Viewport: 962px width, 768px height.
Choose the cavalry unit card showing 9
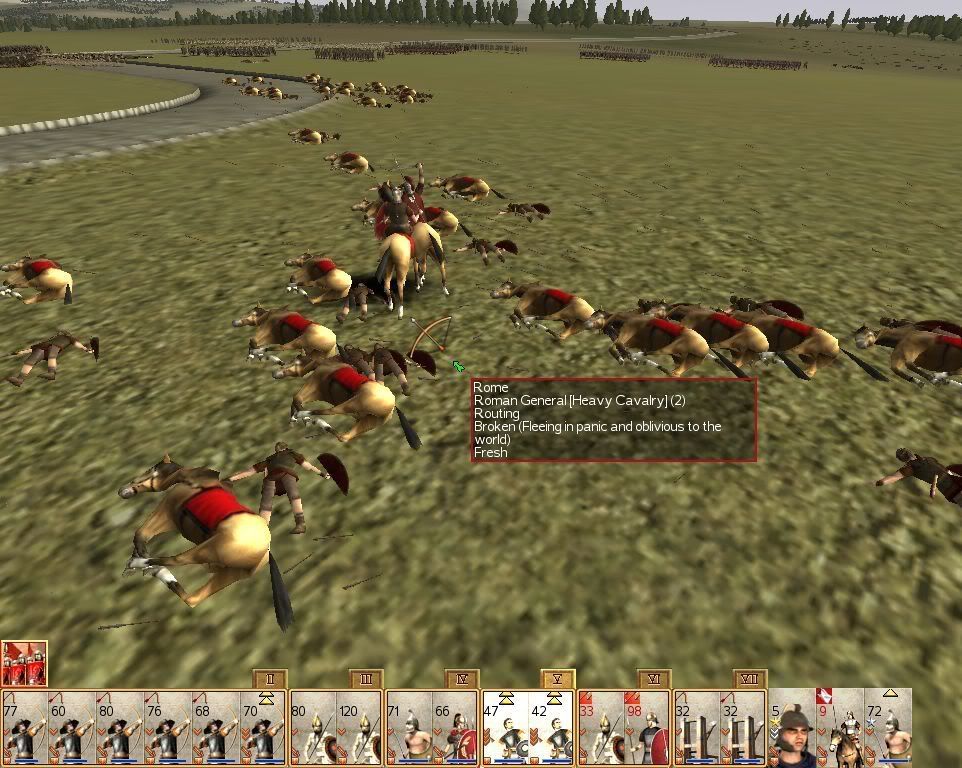[x=839, y=726]
